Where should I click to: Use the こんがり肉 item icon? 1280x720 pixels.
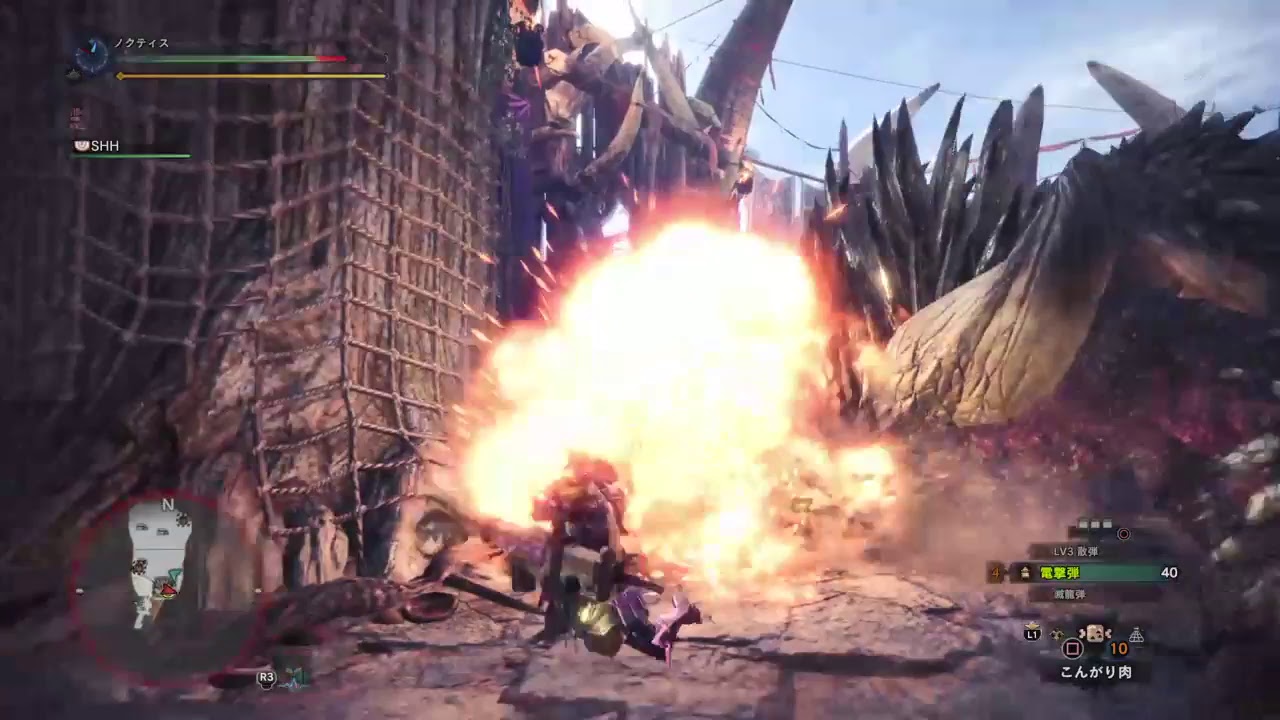pyautogui.click(x=1095, y=635)
